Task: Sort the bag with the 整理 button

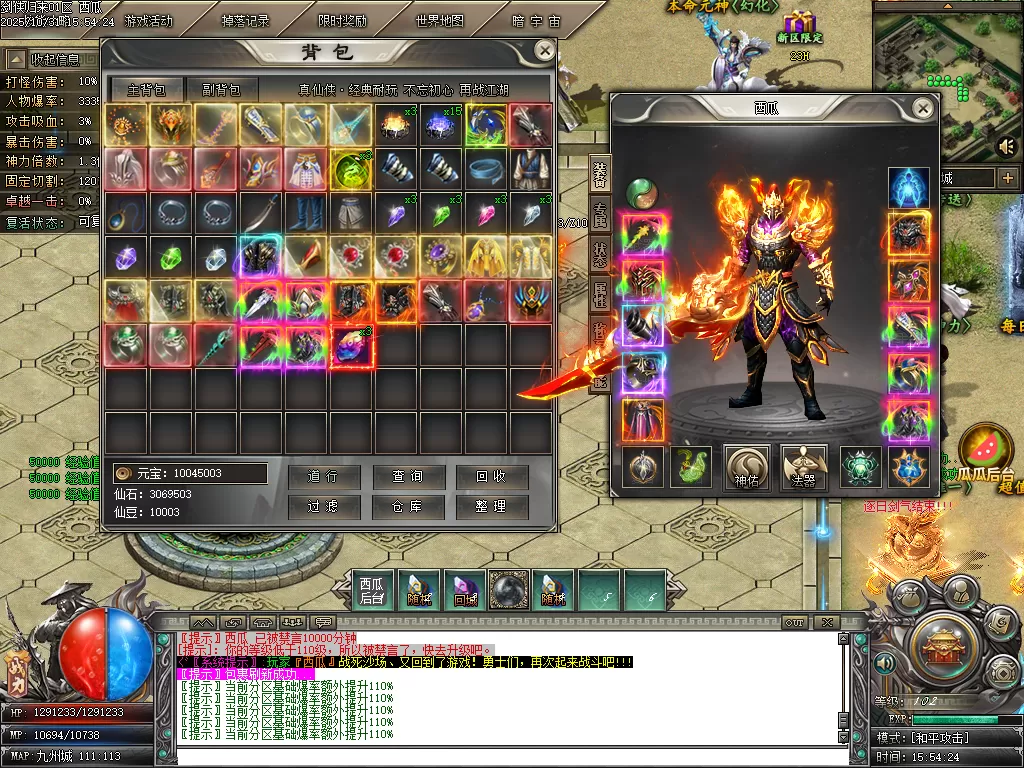Action: [490, 507]
